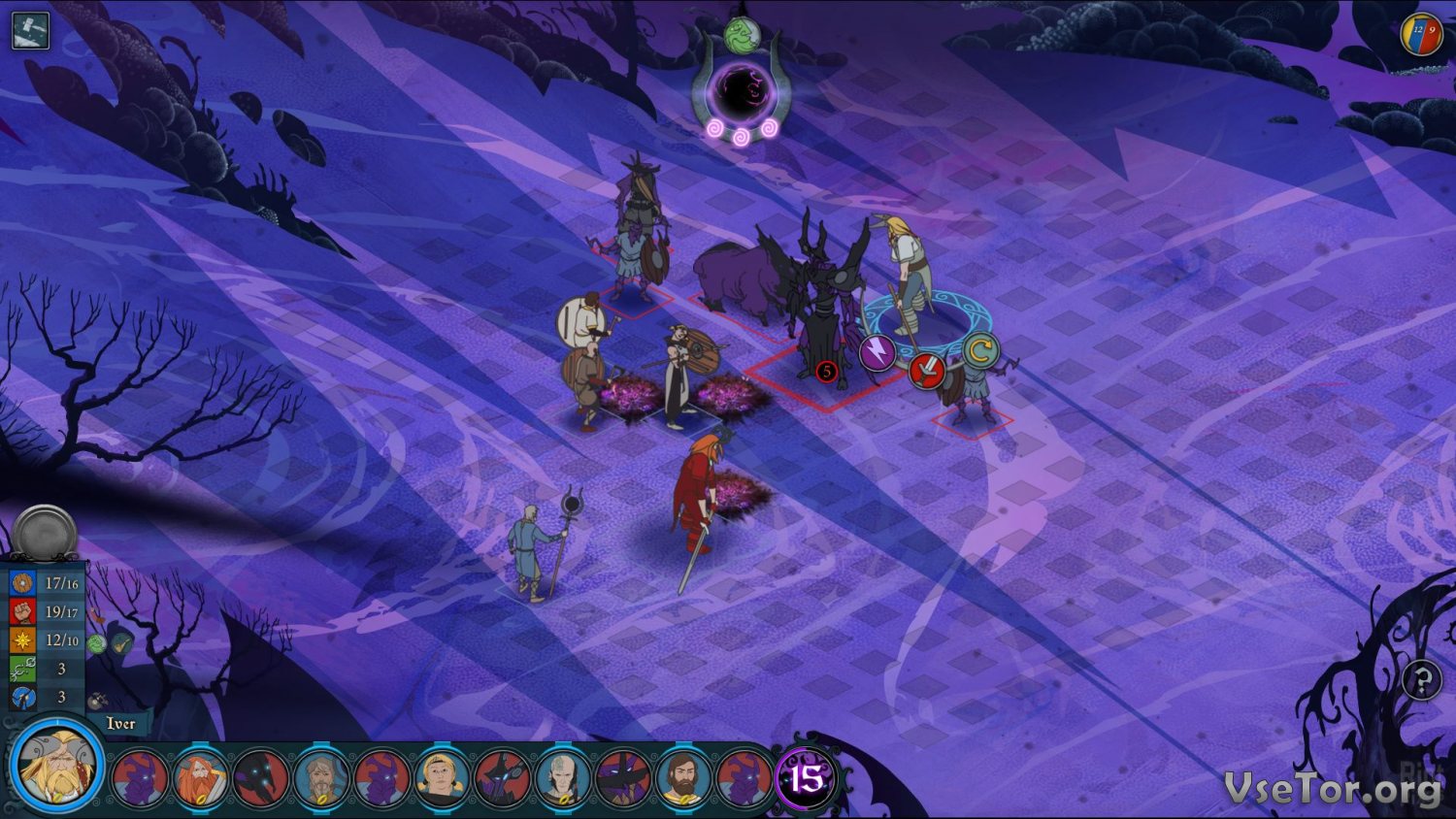The height and width of the screenshot is (819, 1456).
Task: Choose the red sword attack action
Action: pyautogui.click(x=927, y=371)
